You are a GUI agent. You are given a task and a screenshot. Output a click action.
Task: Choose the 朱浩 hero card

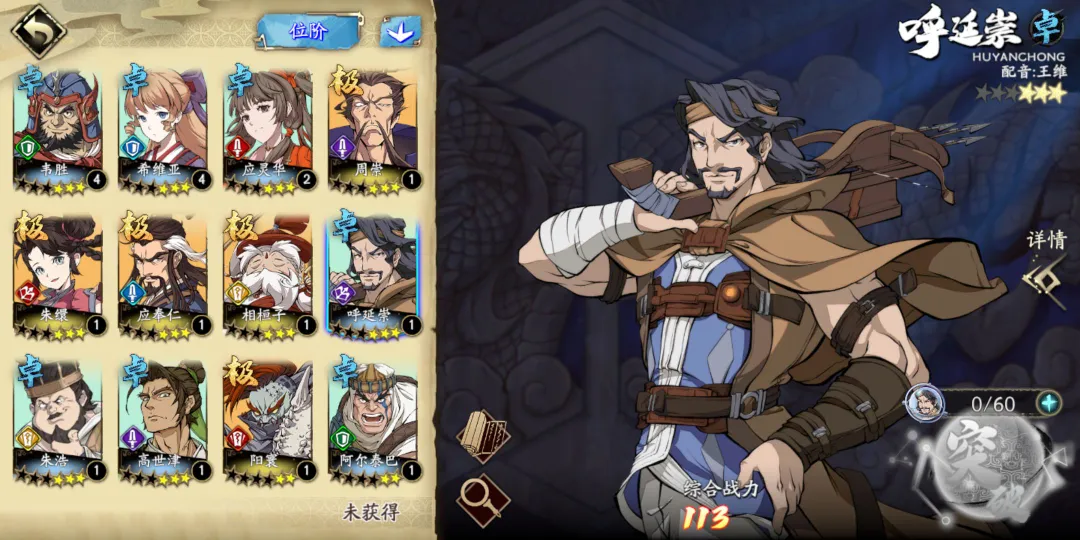tap(59, 420)
